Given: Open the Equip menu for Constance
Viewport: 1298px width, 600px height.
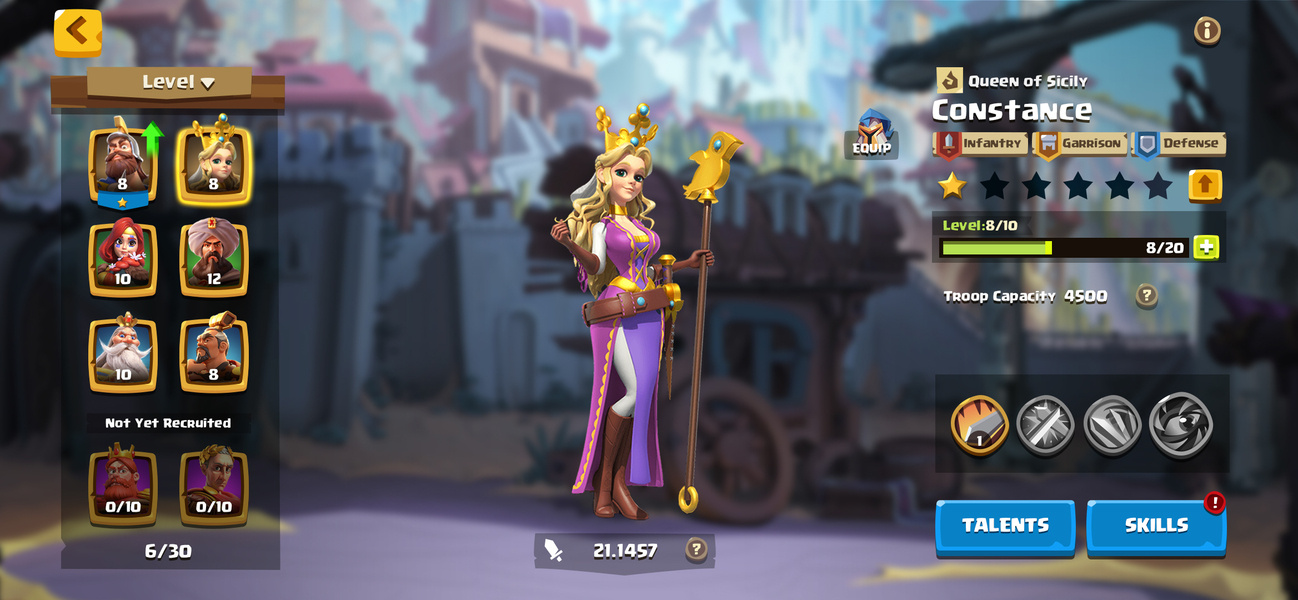Looking at the screenshot, I should (x=872, y=134).
